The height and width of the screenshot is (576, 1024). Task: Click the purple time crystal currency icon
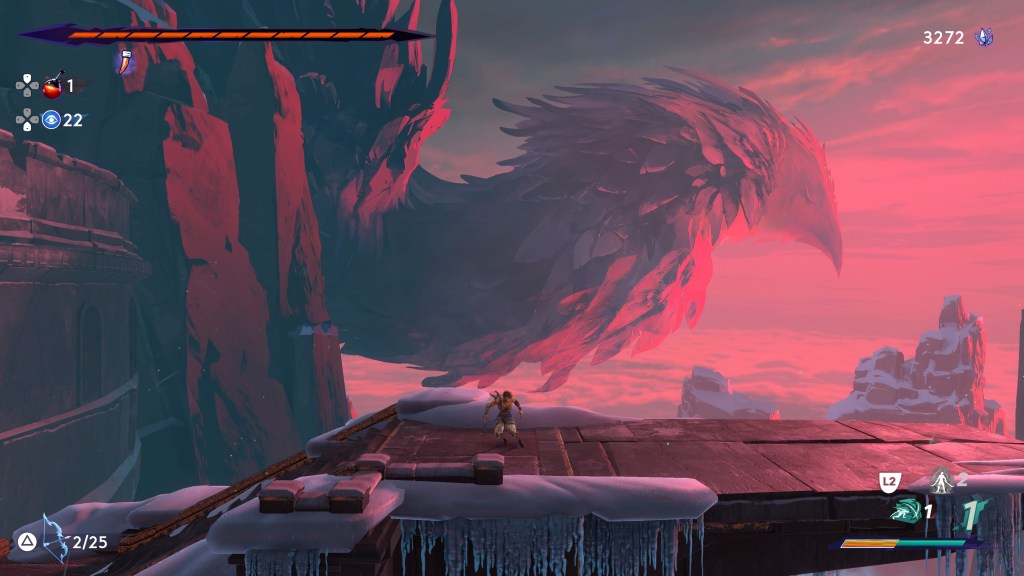click(984, 38)
